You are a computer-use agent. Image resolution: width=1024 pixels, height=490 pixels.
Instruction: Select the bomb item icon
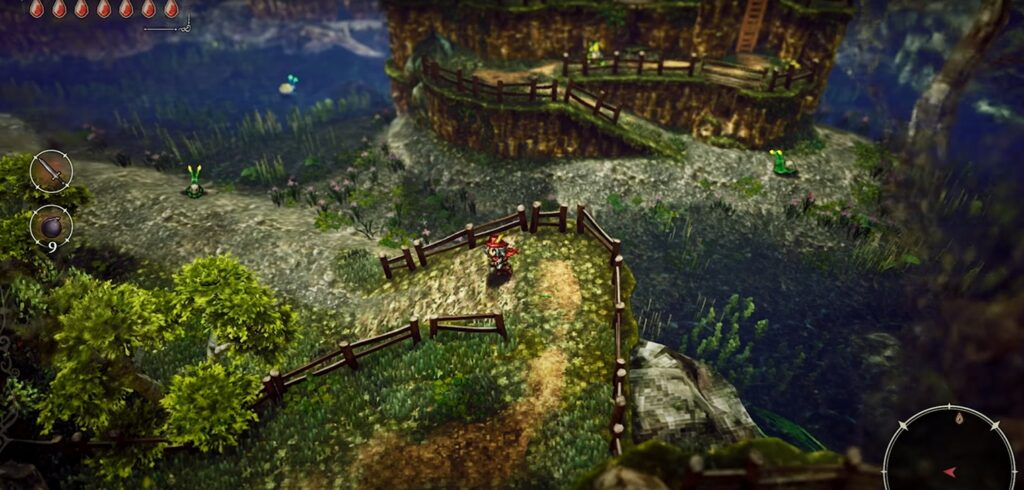[x=50, y=225]
